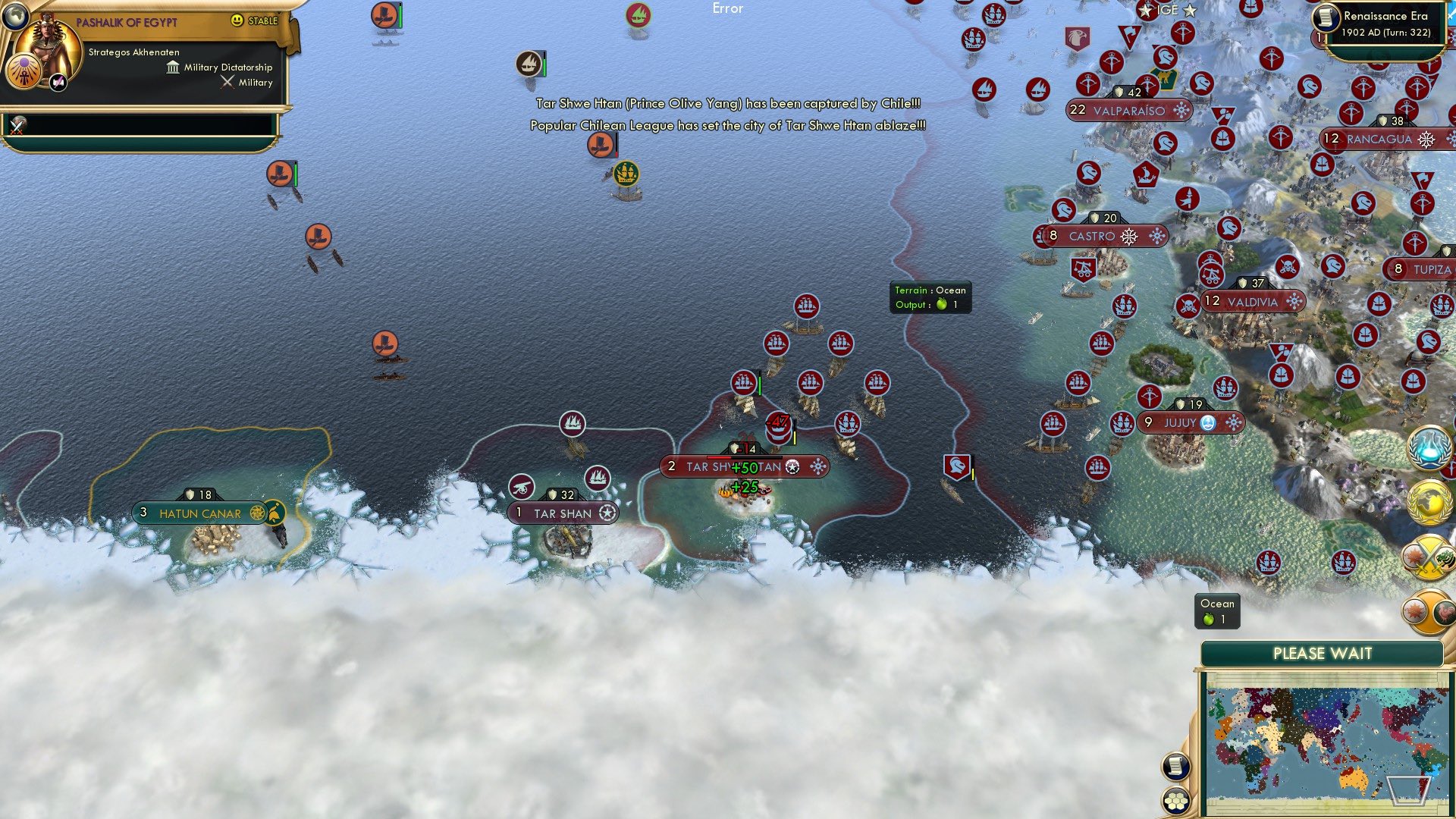The image size is (1456, 819).
Task: Click the hex grid icon near the minimap
Action: pyautogui.click(x=1175, y=802)
